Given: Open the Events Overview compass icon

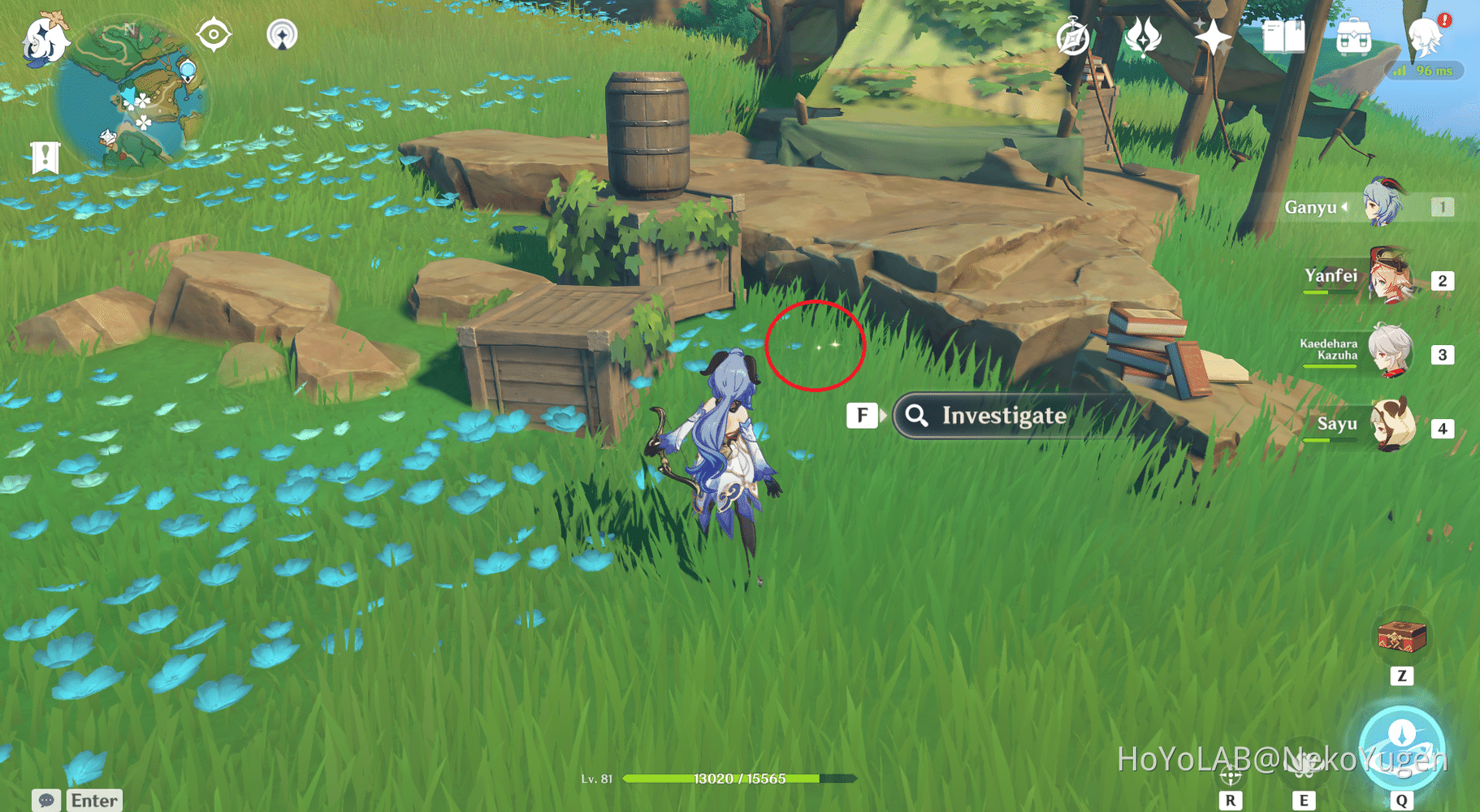Looking at the screenshot, I should click(1071, 37).
